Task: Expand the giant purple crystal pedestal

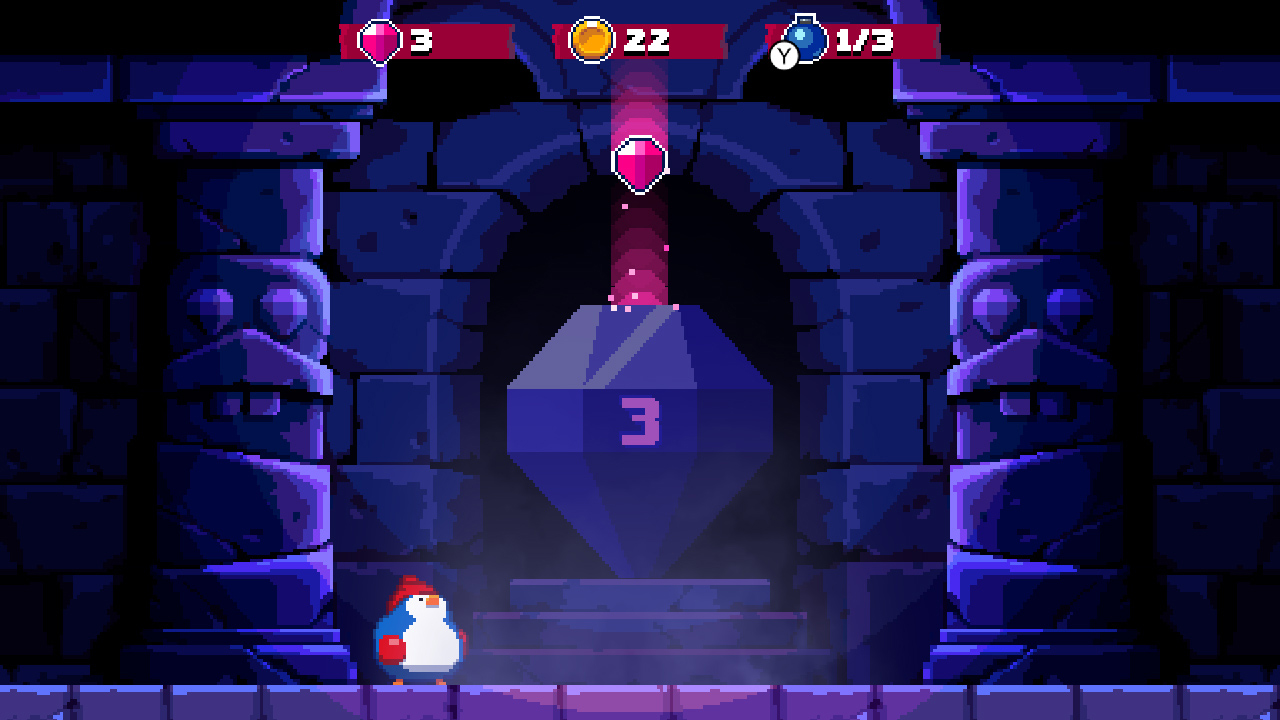Action: pyautogui.click(x=640, y=440)
